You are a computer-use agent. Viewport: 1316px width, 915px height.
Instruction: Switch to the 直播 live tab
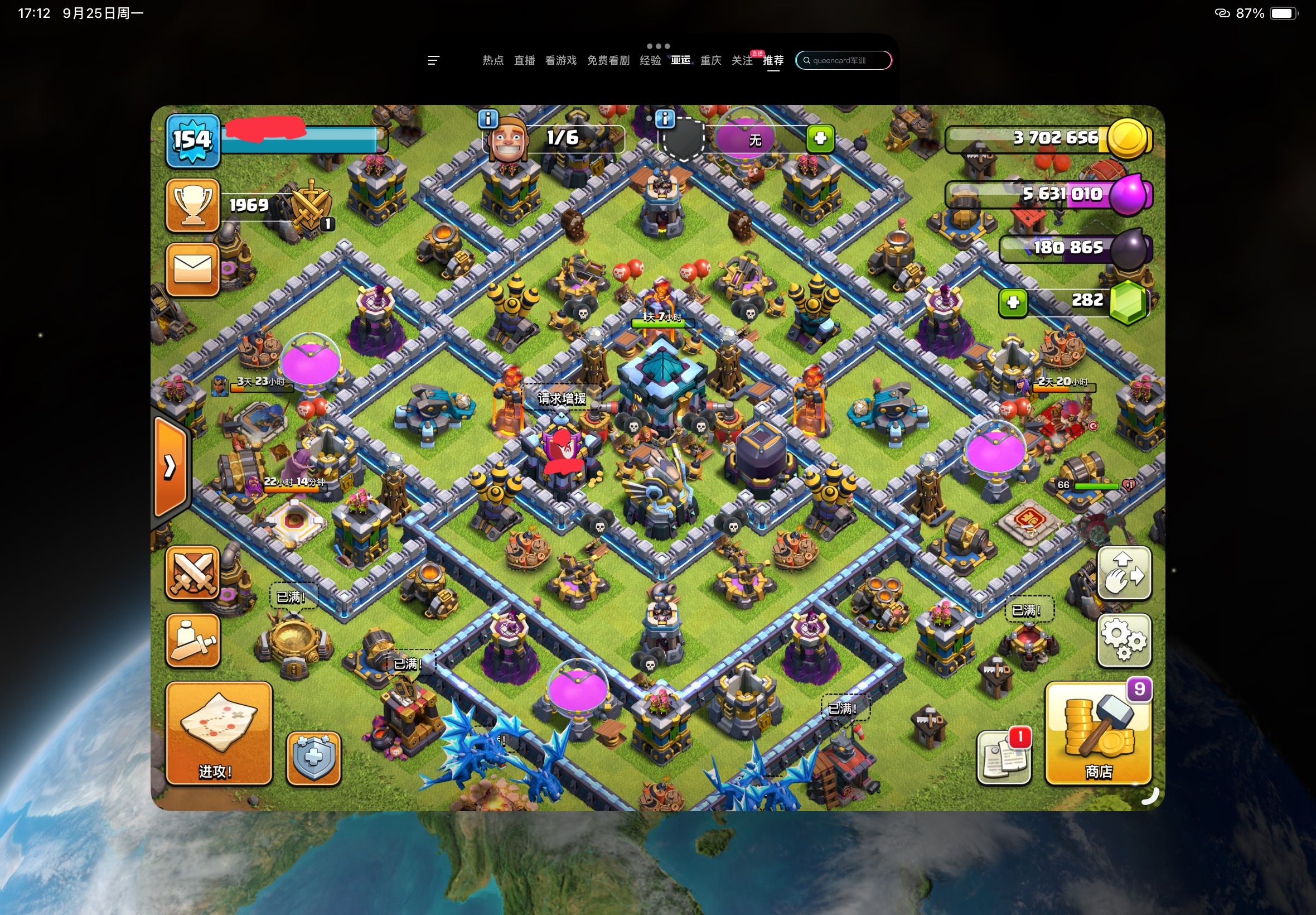point(524,60)
